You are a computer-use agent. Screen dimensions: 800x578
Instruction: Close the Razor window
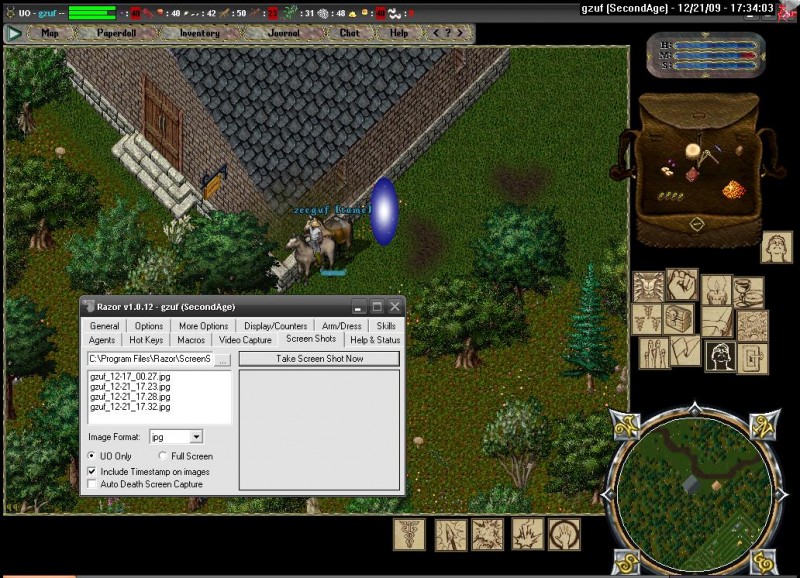click(x=394, y=306)
